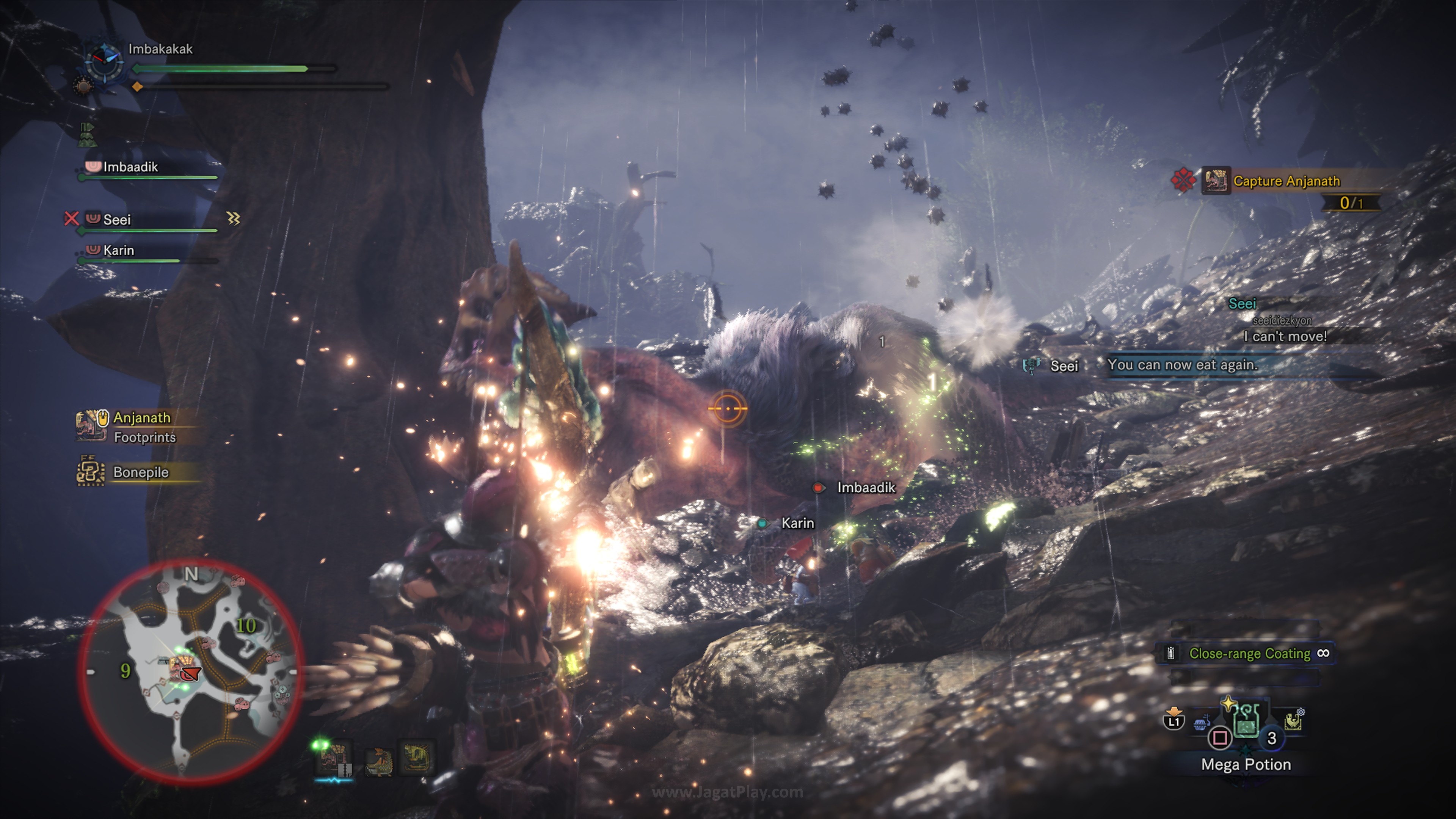The height and width of the screenshot is (819, 1456).
Task: Select the Bonepile gathering notice
Action: [x=140, y=472]
